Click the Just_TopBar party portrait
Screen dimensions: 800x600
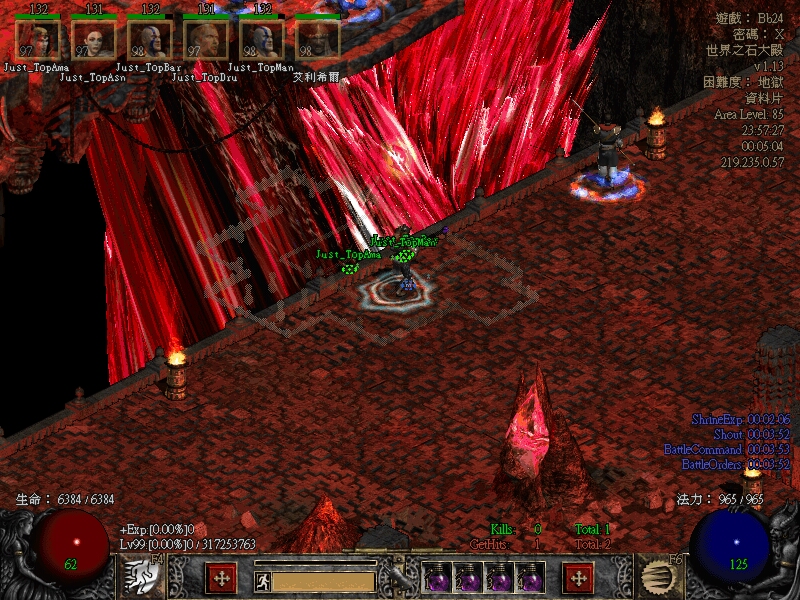click(x=150, y=40)
